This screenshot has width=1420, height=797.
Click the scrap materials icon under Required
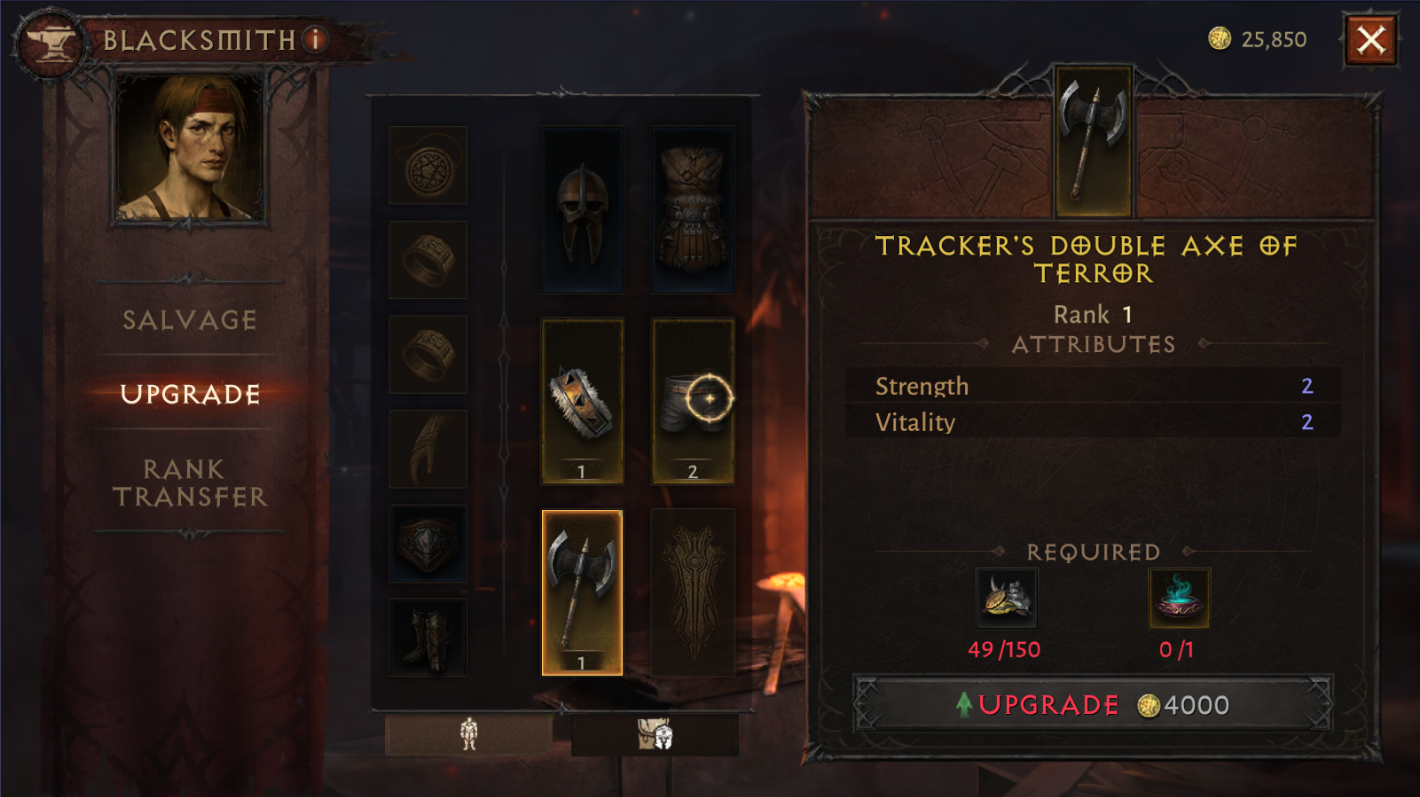1007,598
